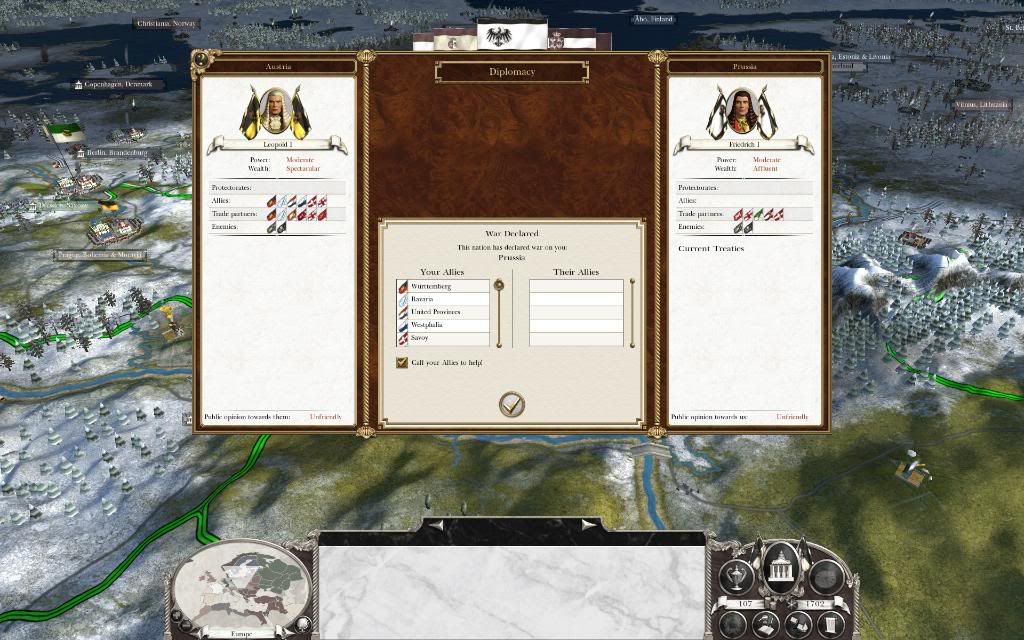Select Bavaria in Your Allies list
The height and width of the screenshot is (640, 1024).
[x=443, y=299]
